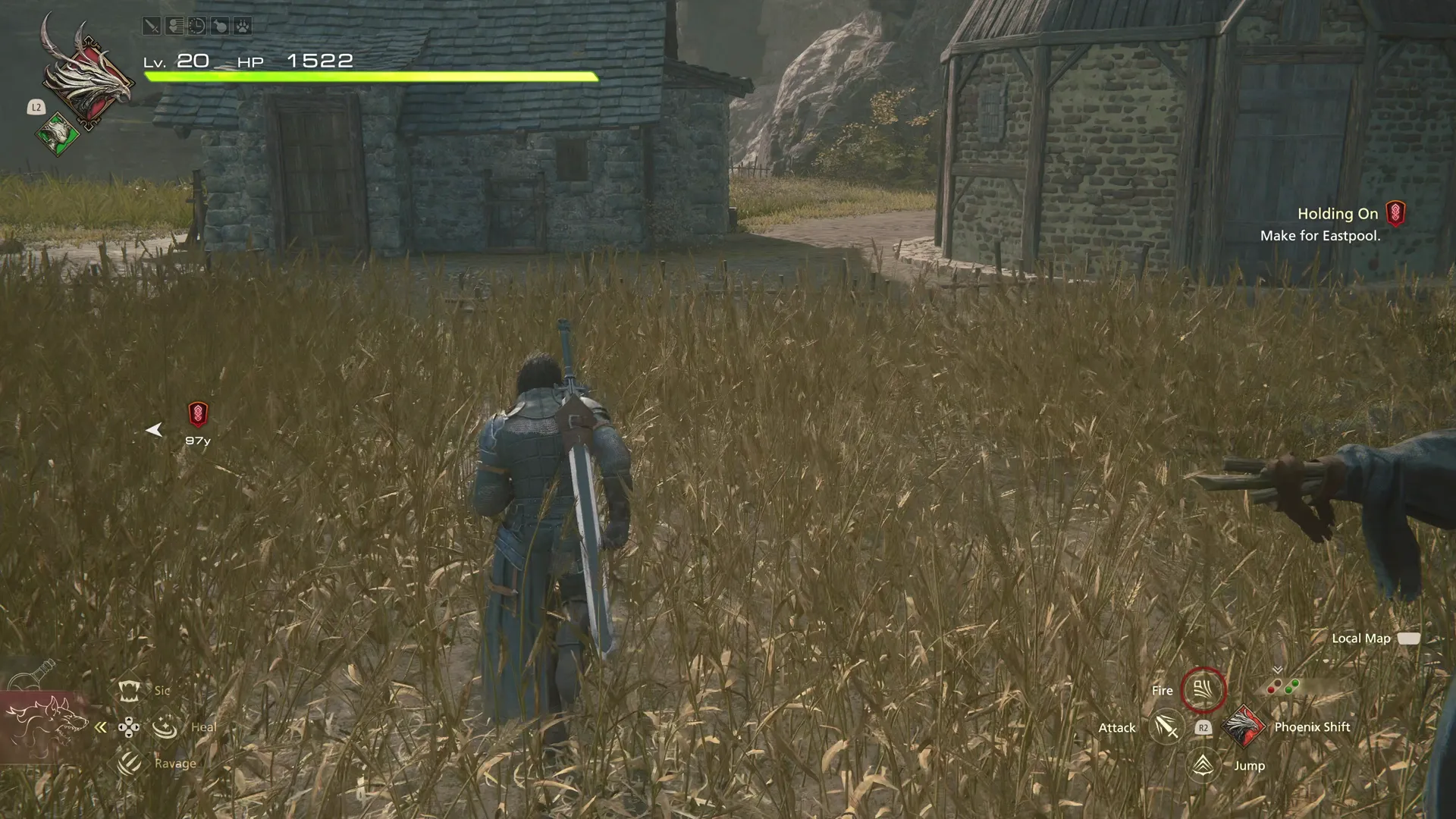
Task: Select the Phoenix Shift eikon emblem
Action: 1244,726
